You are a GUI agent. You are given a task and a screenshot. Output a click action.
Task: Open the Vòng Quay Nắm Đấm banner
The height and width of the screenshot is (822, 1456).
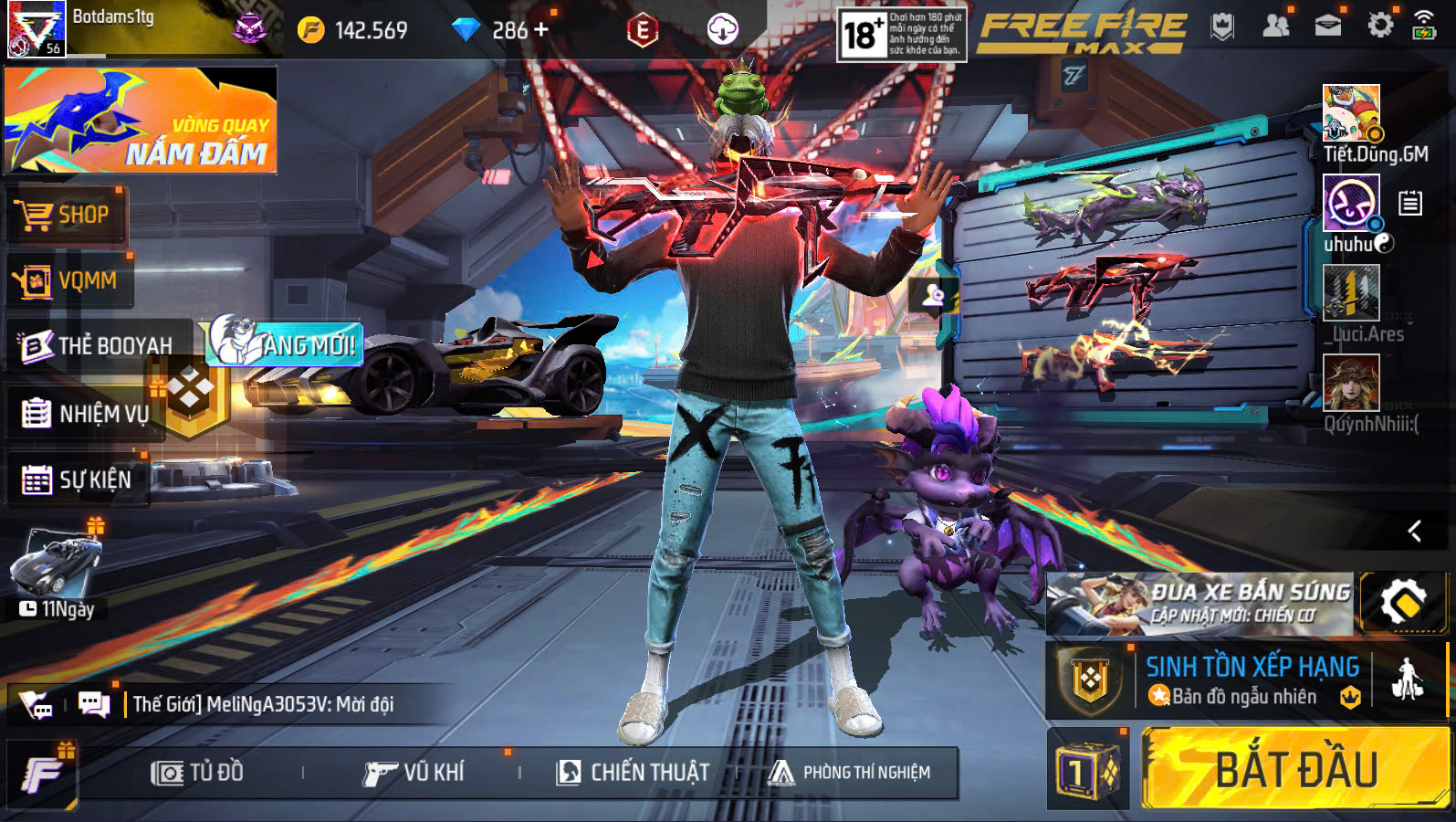(141, 120)
